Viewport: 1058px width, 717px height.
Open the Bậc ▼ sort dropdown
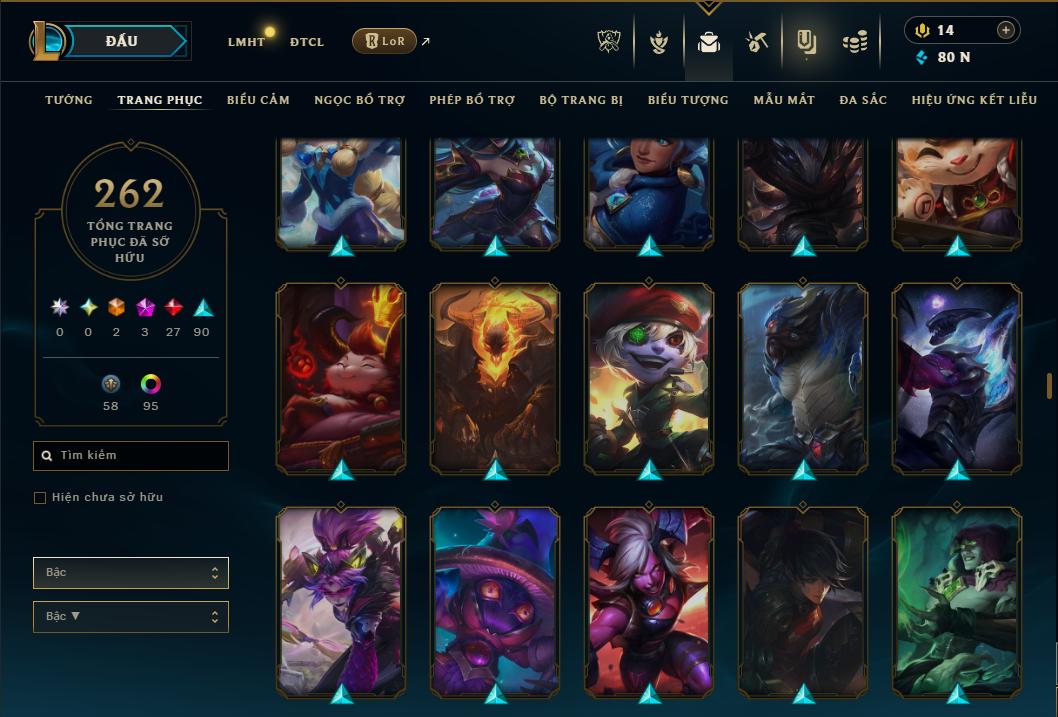[131, 617]
